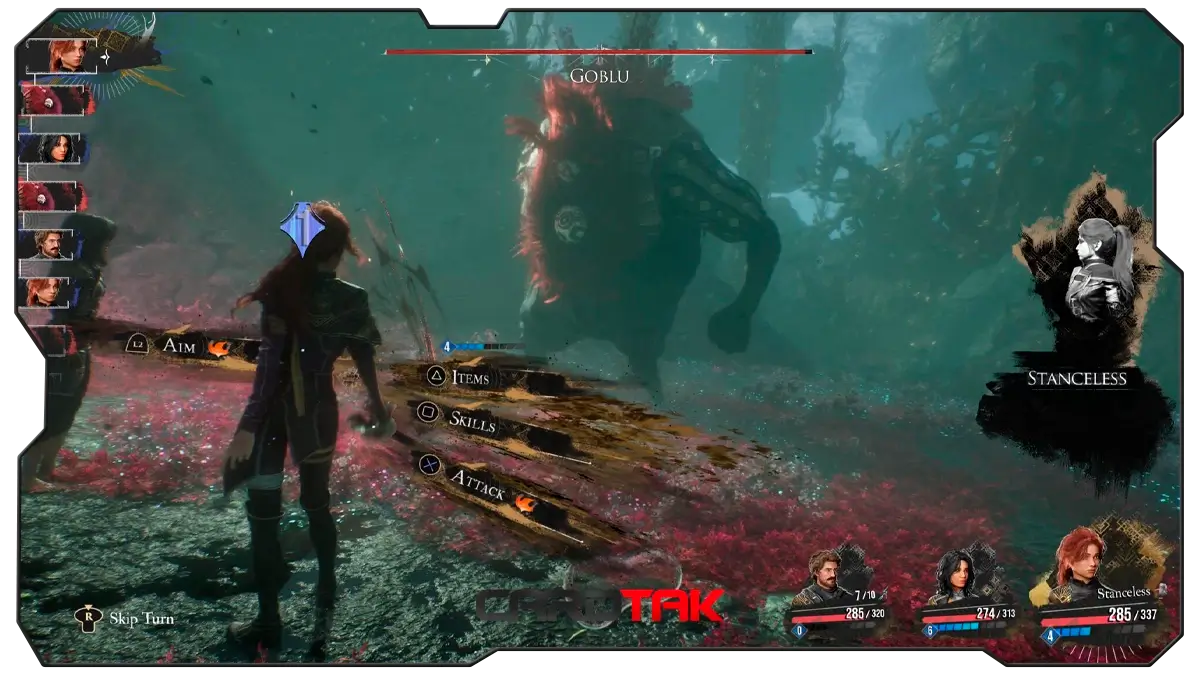Select the dark-haired woman's party status panel
The width and height of the screenshot is (1200, 675).
(966, 597)
